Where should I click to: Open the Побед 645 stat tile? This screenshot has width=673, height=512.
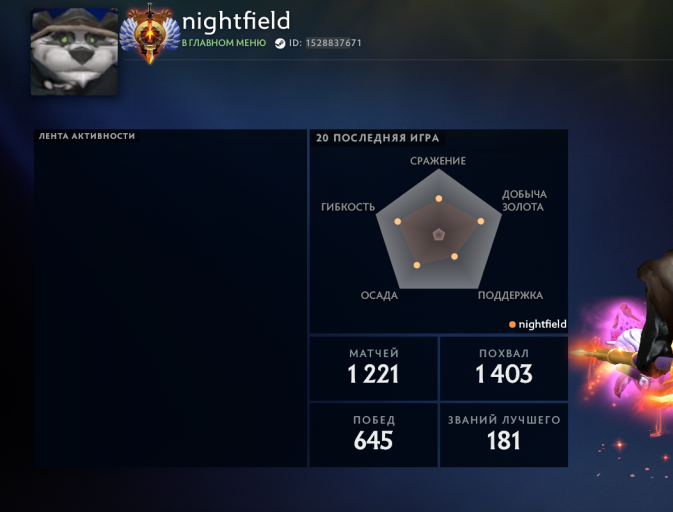(374, 434)
